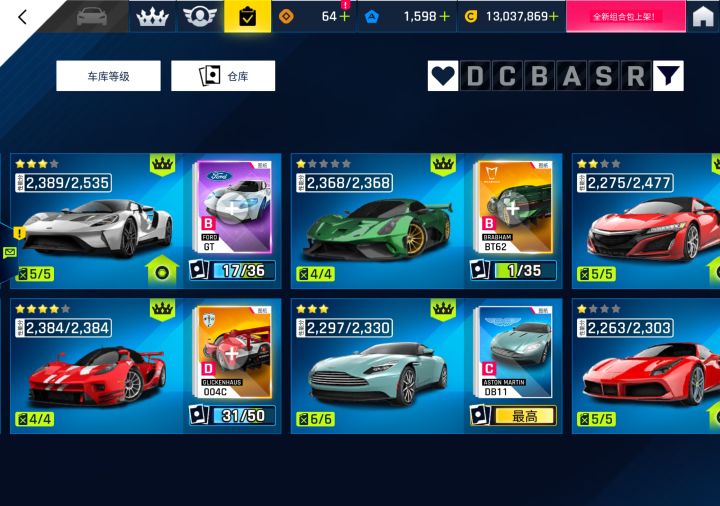
Task: Open the pink new bundle offer banner
Action: click(625, 17)
